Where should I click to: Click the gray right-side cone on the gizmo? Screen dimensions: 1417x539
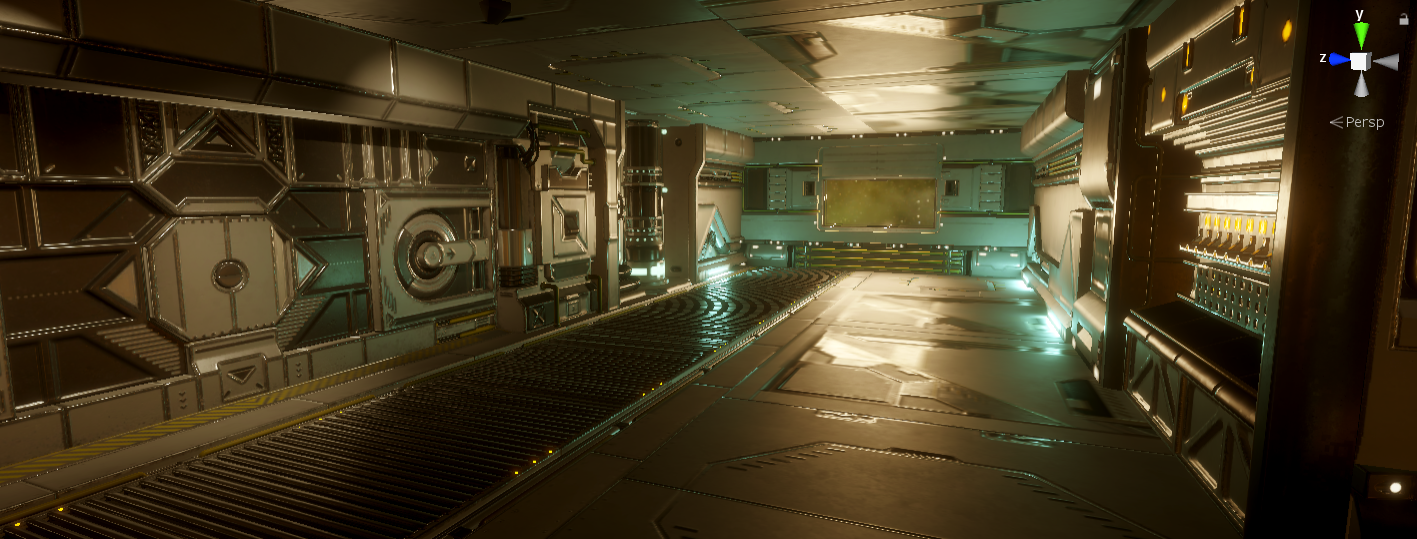click(1384, 62)
